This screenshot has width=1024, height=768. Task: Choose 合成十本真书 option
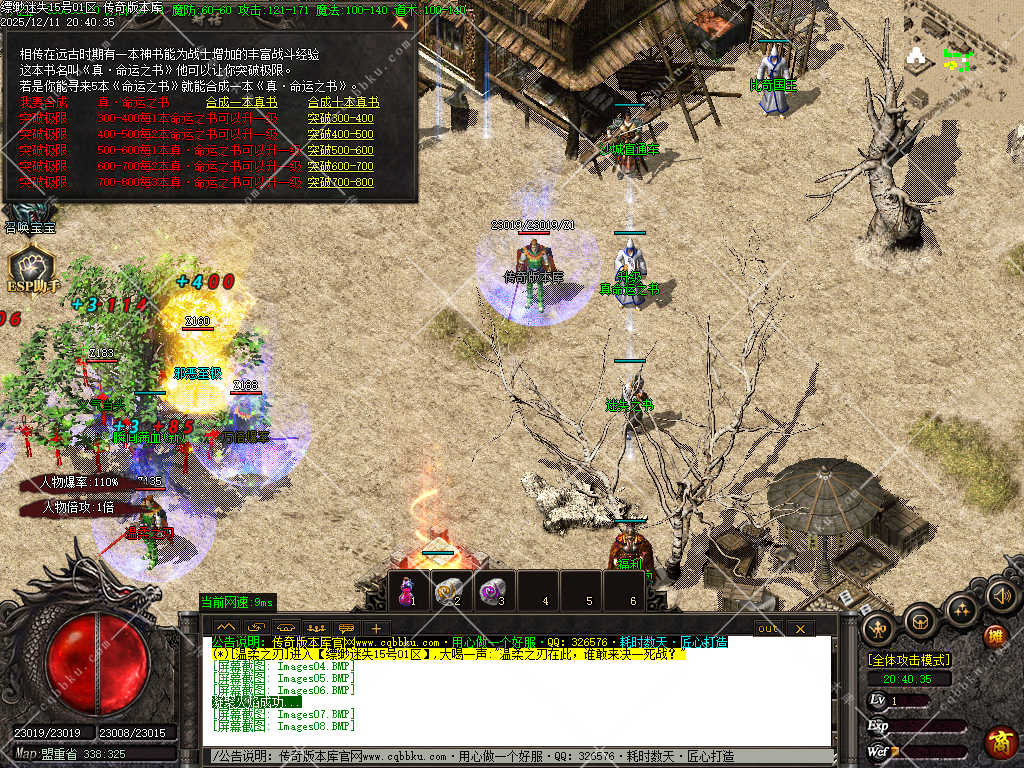(x=343, y=102)
